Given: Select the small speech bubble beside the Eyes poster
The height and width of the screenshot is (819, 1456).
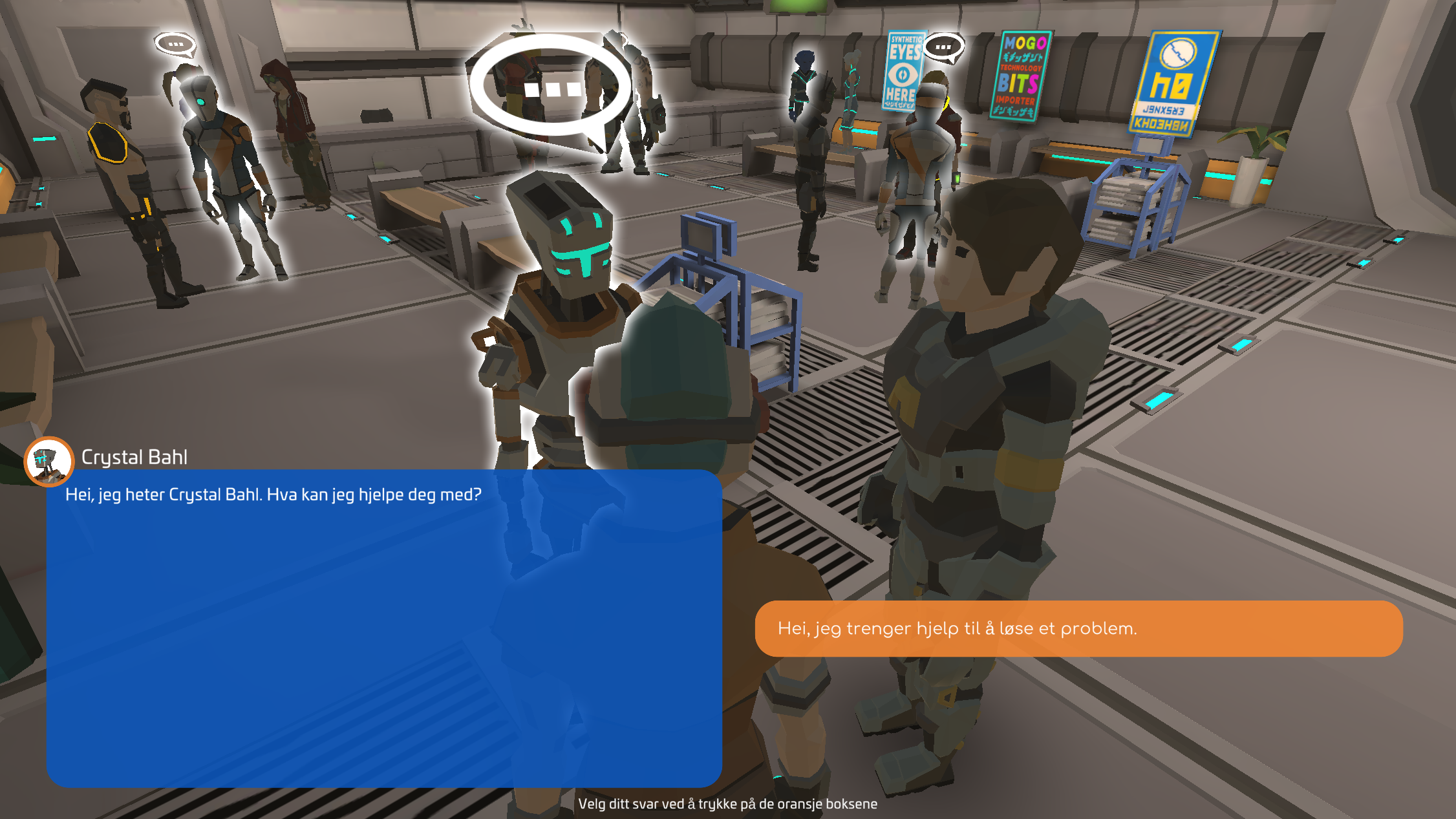Looking at the screenshot, I should (x=943, y=47).
